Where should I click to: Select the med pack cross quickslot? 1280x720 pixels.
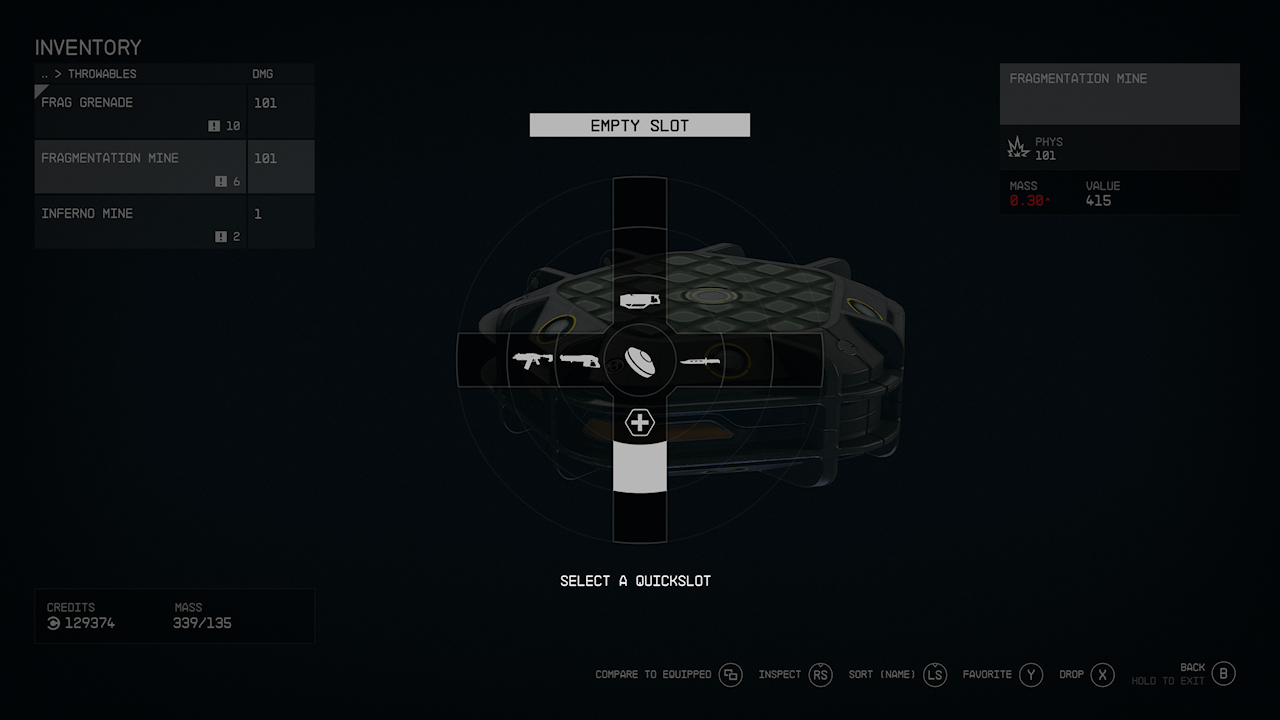pos(640,422)
